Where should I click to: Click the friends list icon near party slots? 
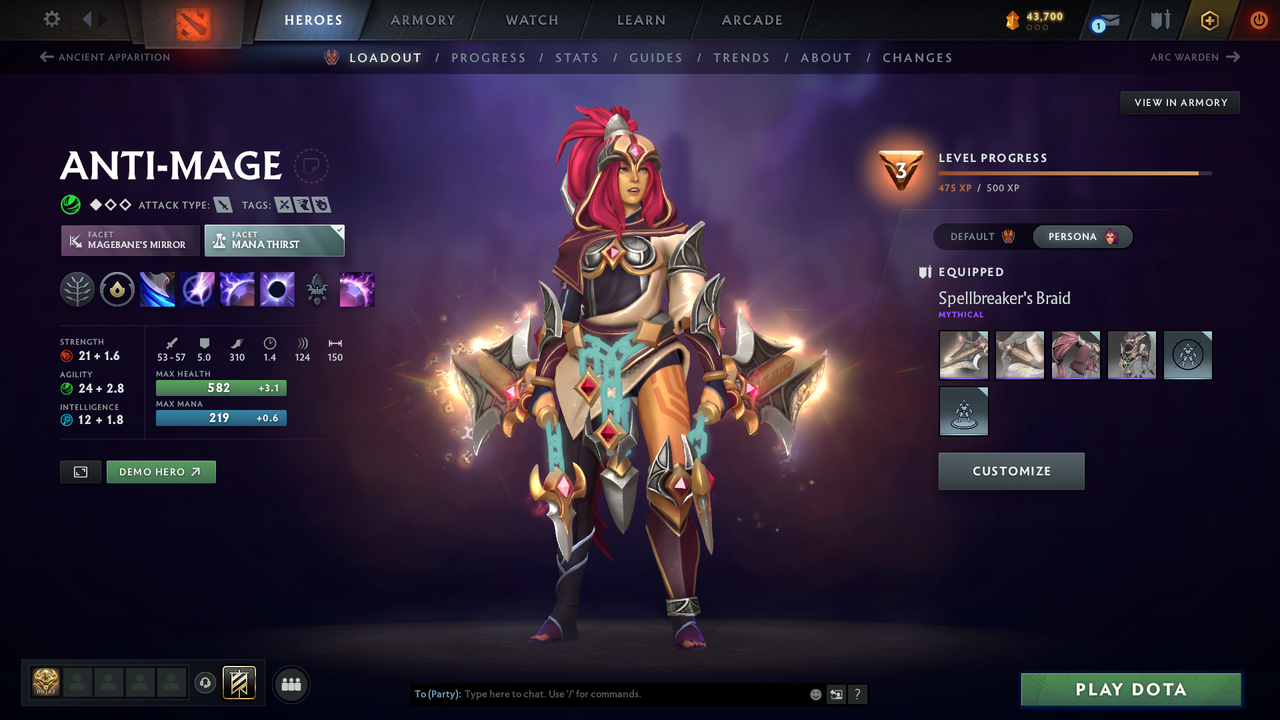291,684
